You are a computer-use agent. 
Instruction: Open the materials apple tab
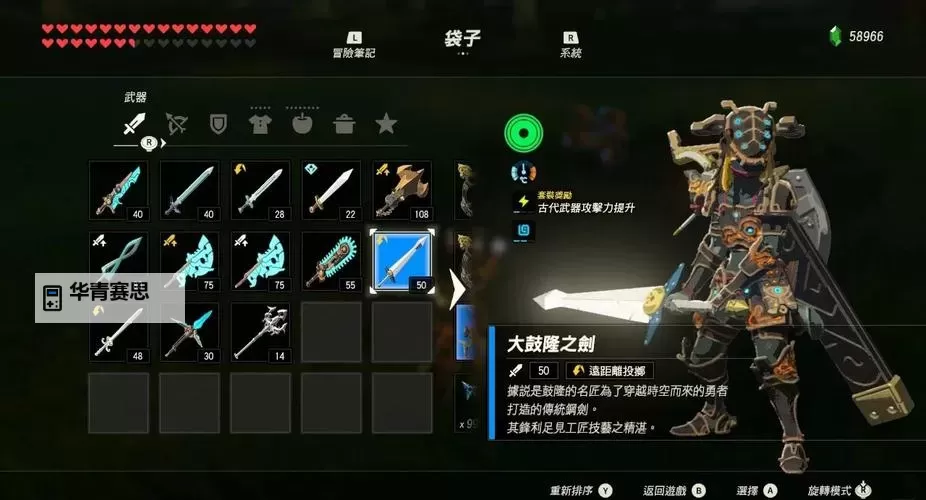[x=302, y=124]
